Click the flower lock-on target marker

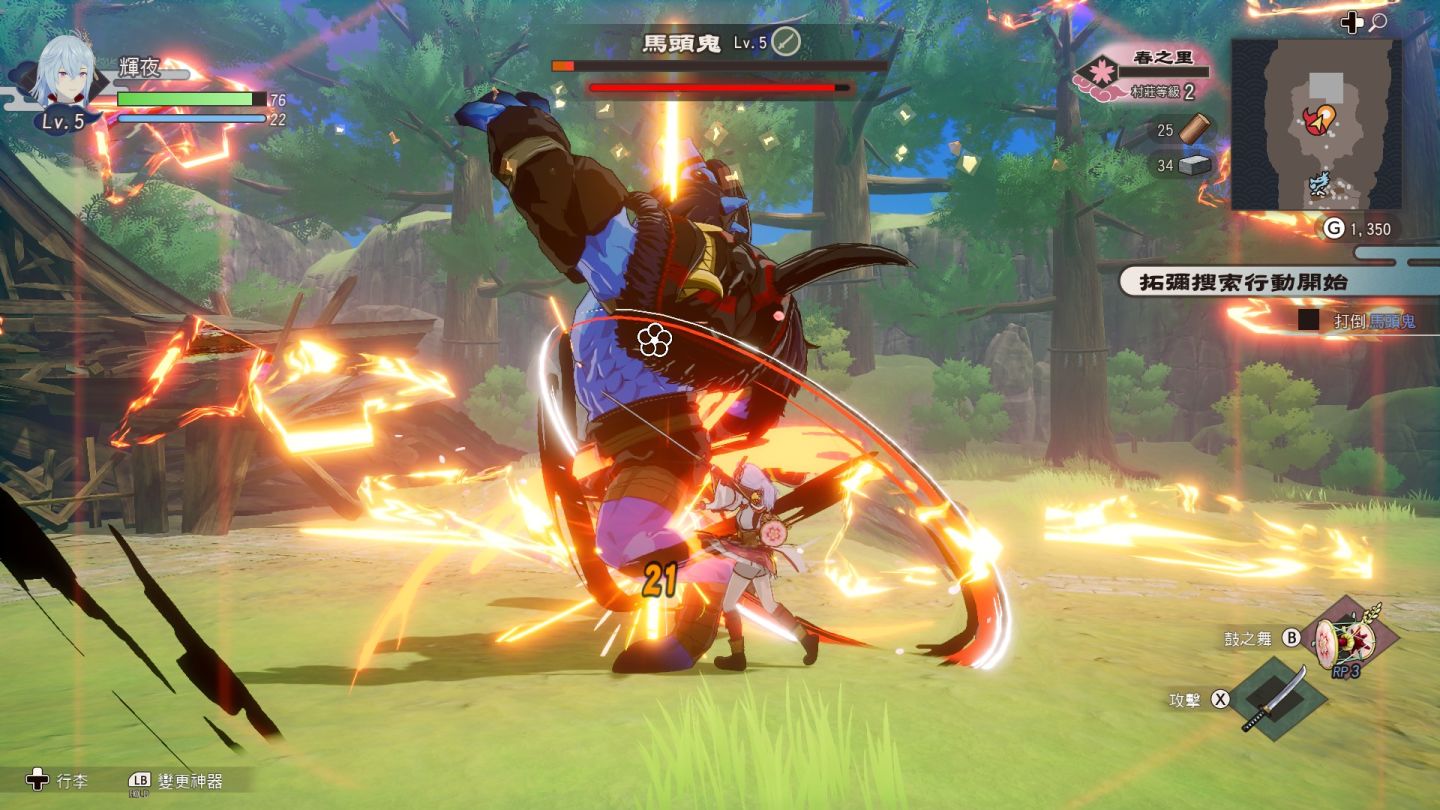(x=653, y=340)
